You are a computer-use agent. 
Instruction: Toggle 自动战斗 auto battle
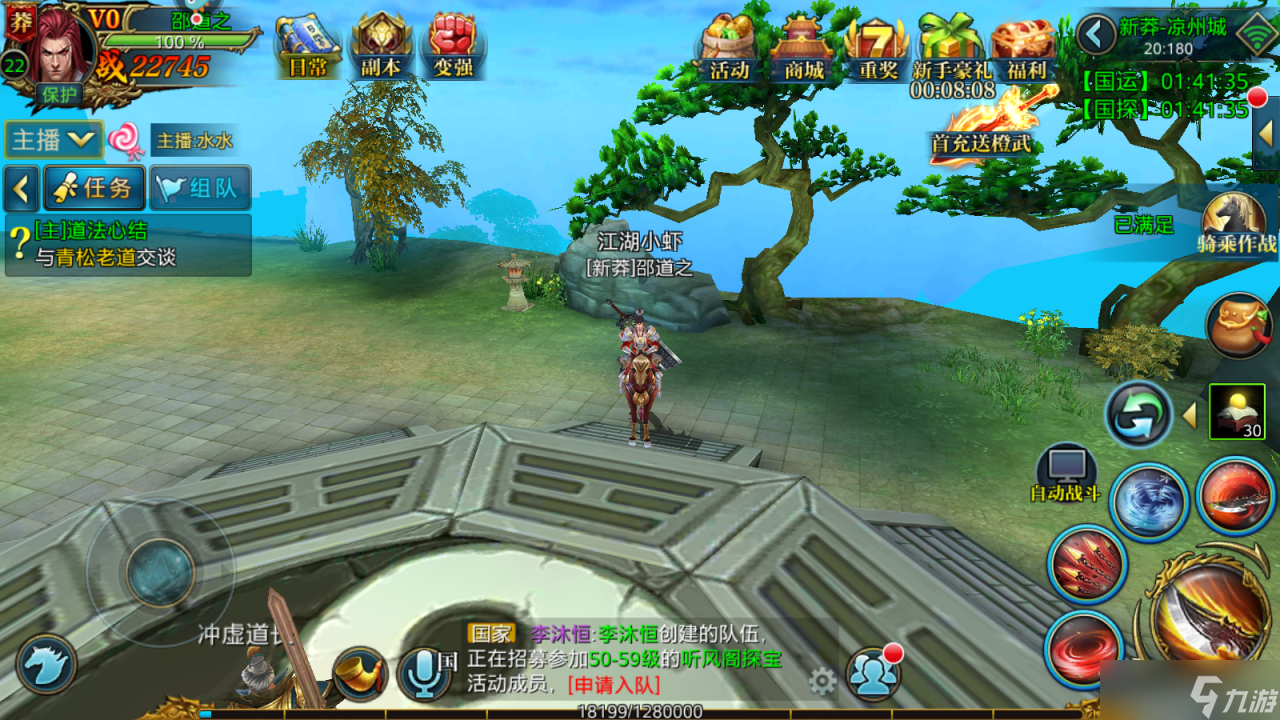pos(1066,473)
